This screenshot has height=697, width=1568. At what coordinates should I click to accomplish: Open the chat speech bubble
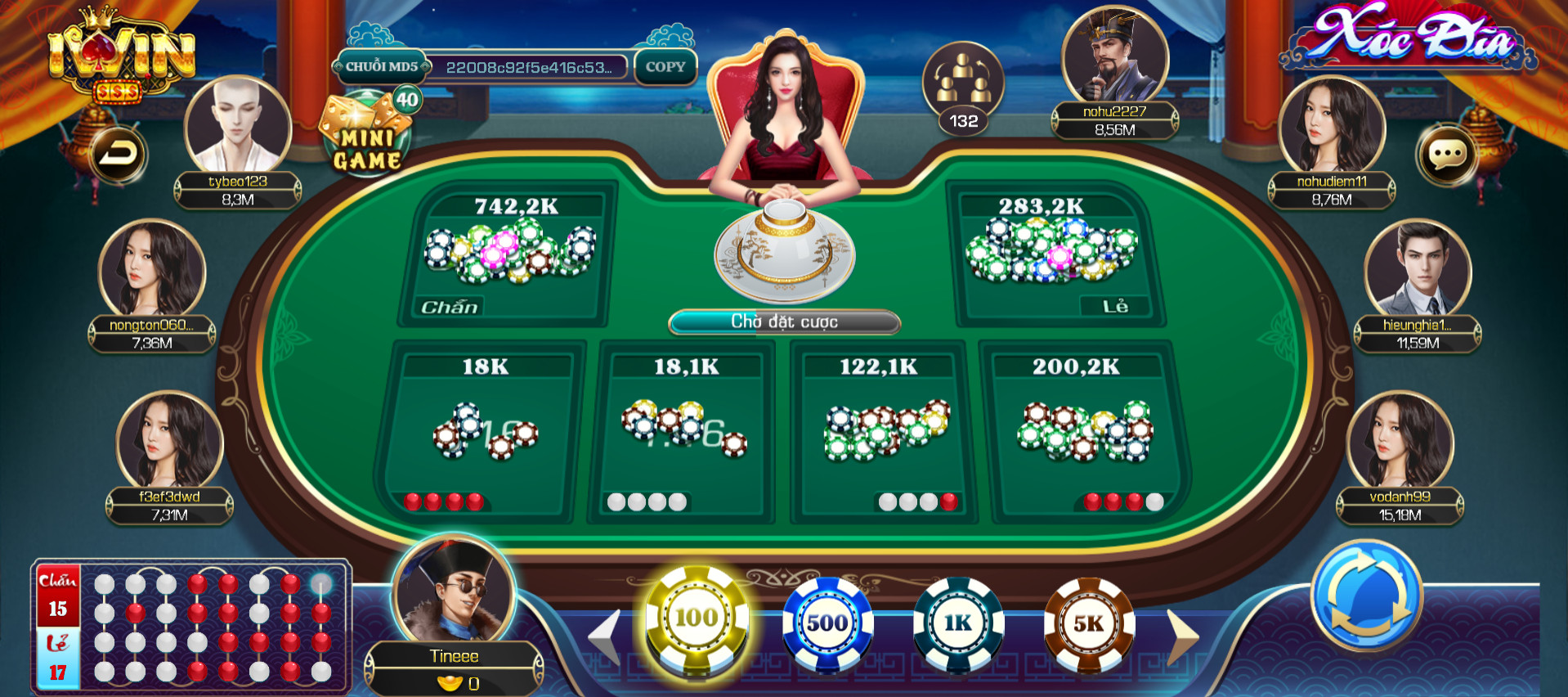point(1446,155)
